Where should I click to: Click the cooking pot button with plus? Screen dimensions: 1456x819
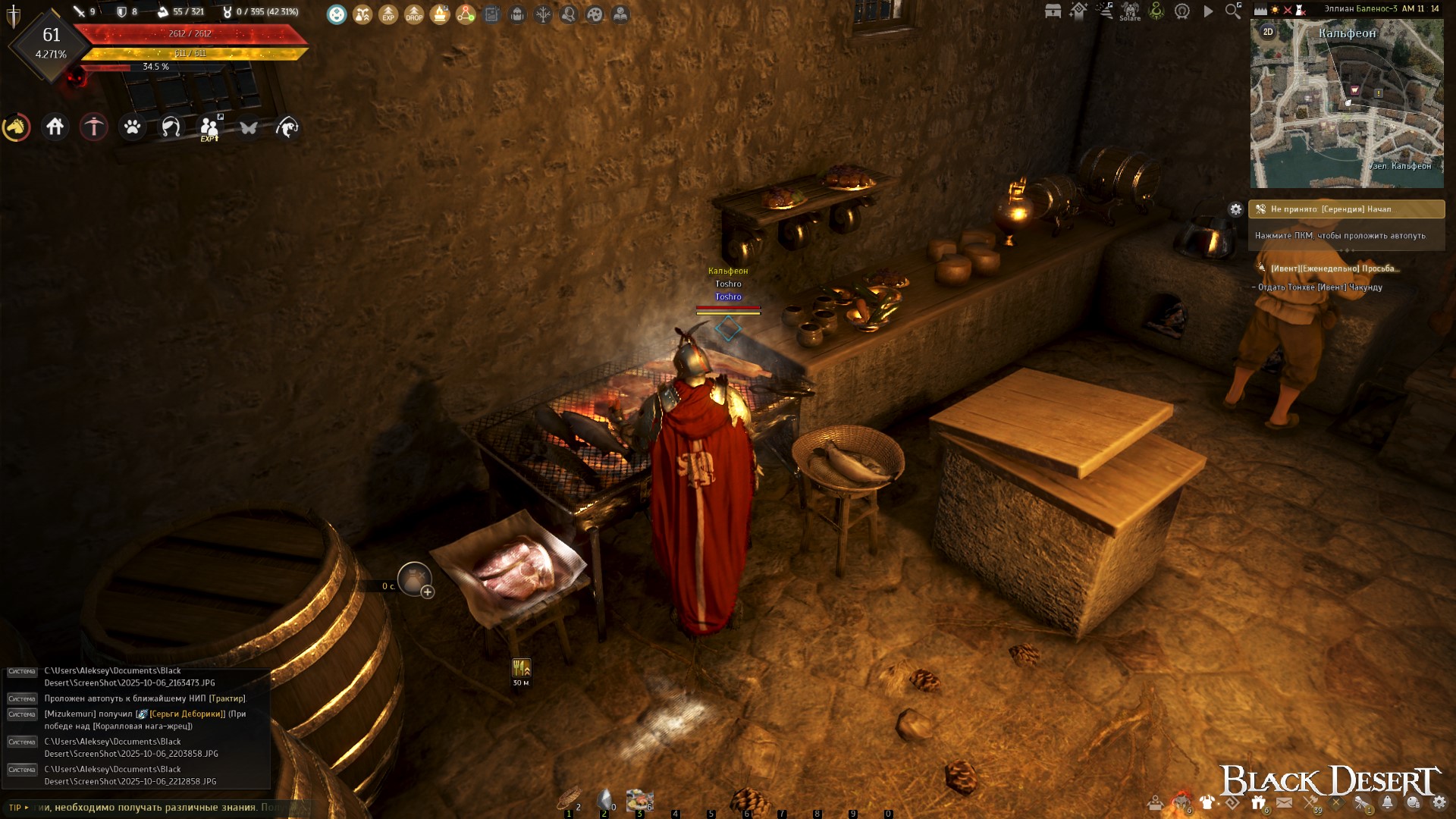coord(415,580)
